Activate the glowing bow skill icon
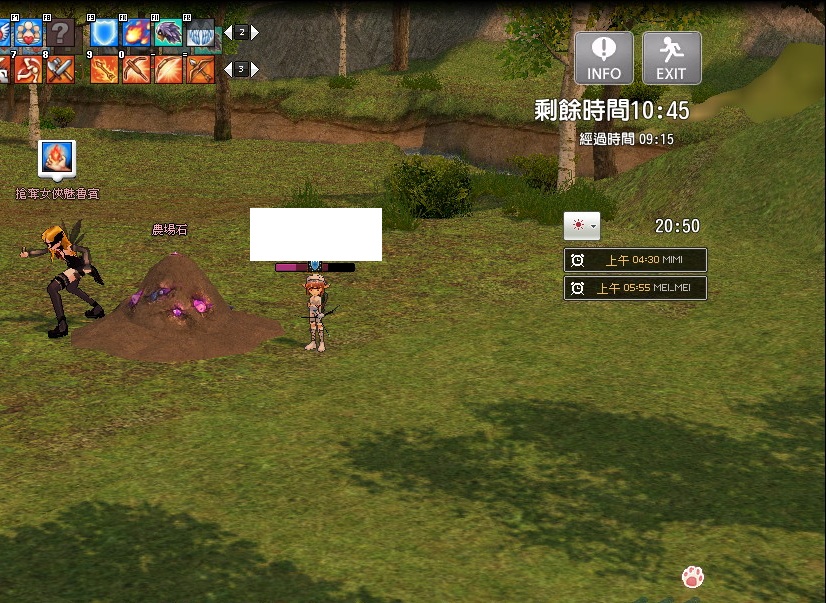The height and width of the screenshot is (603, 826). click(x=169, y=69)
